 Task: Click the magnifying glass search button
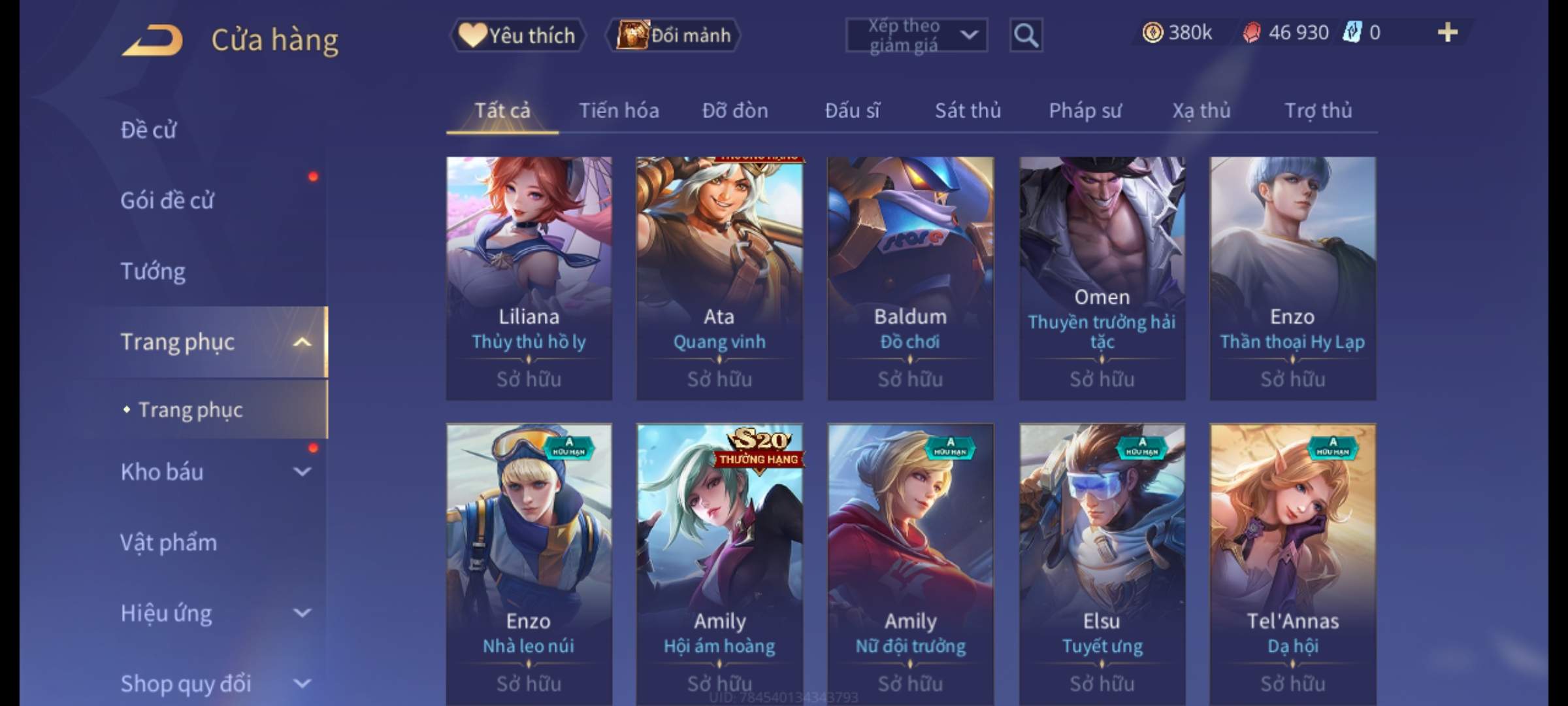[1026, 35]
